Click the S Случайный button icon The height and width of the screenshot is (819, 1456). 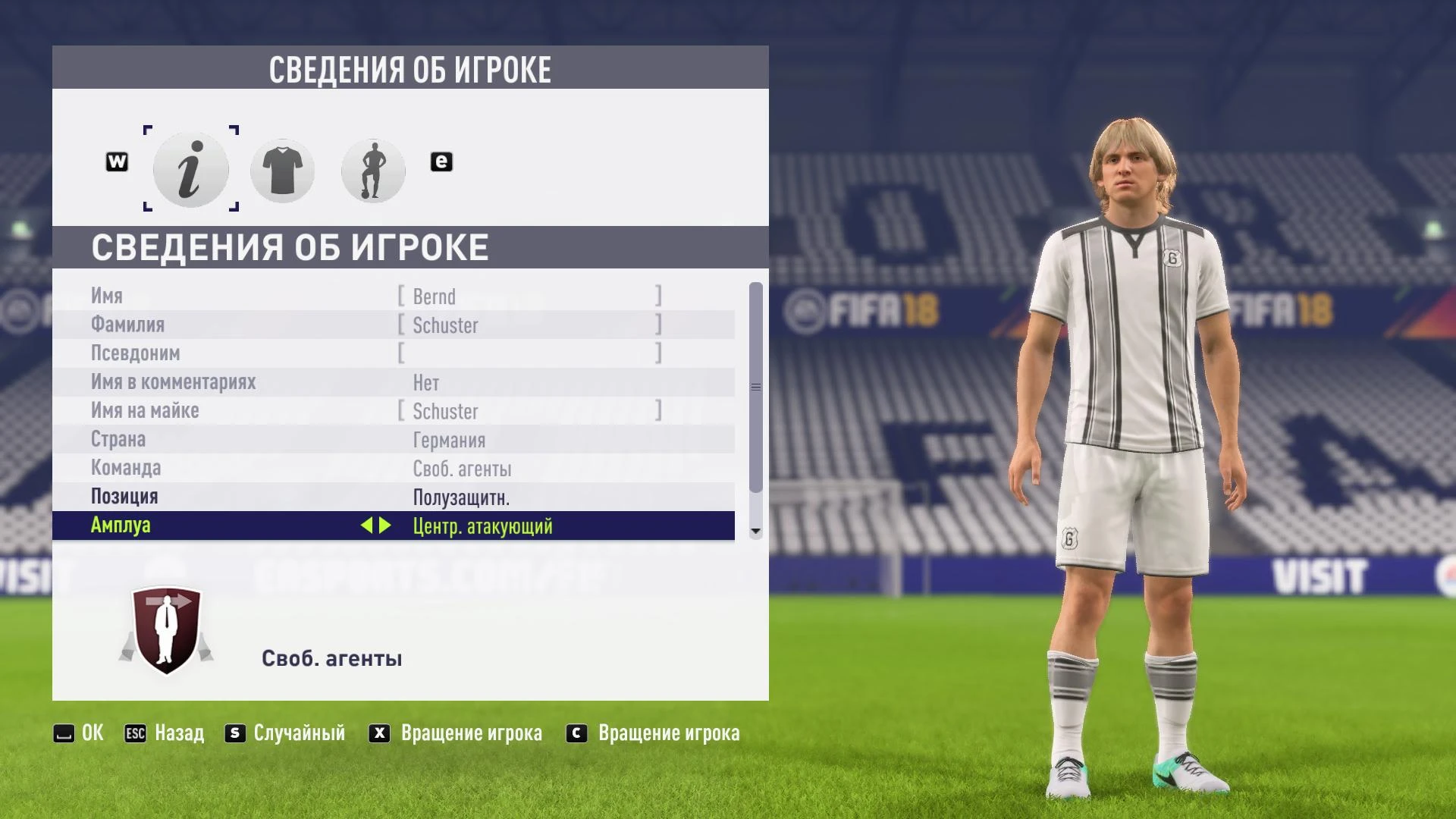234,733
